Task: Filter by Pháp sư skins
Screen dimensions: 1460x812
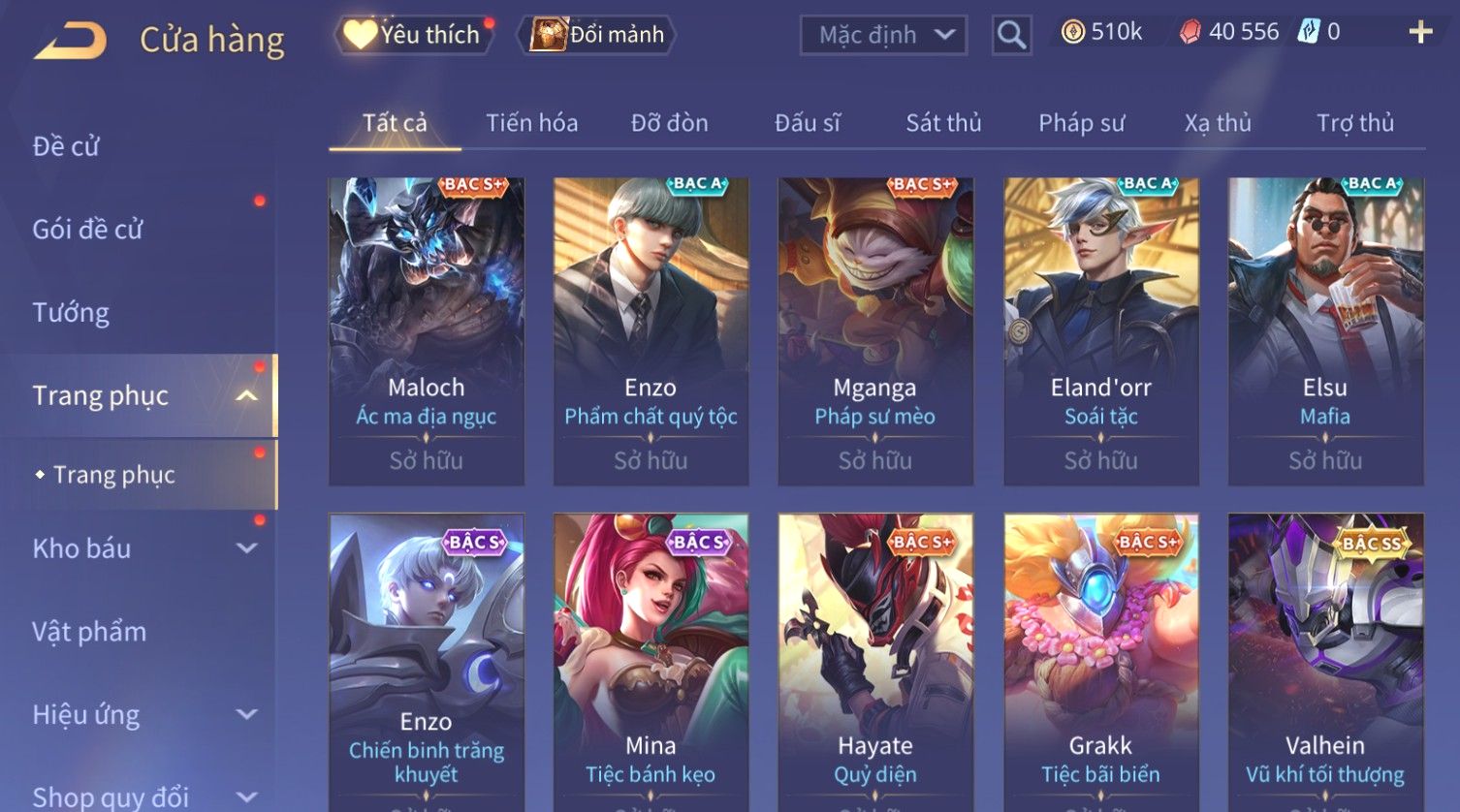Action: click(1081, 123)
